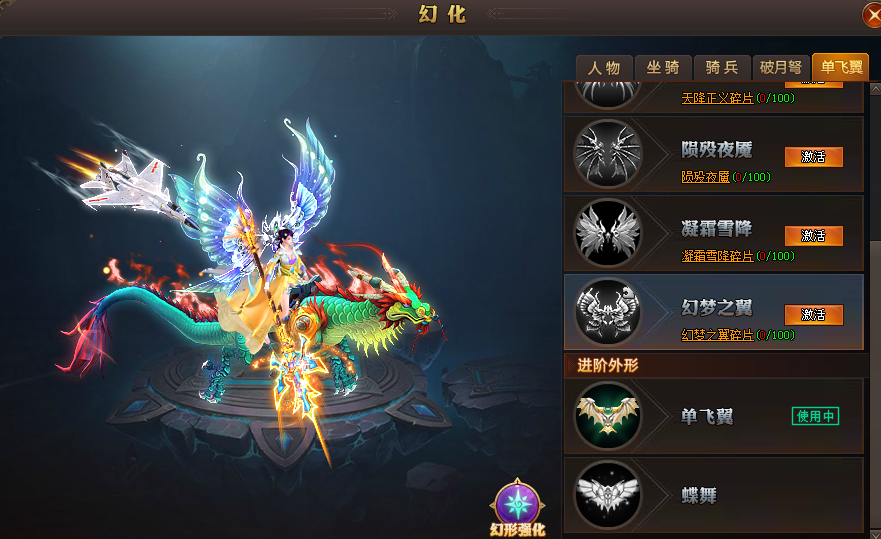Select the 单飞翼 tab
The height and width of the screenshot is (539, 881).
point(840,68)
